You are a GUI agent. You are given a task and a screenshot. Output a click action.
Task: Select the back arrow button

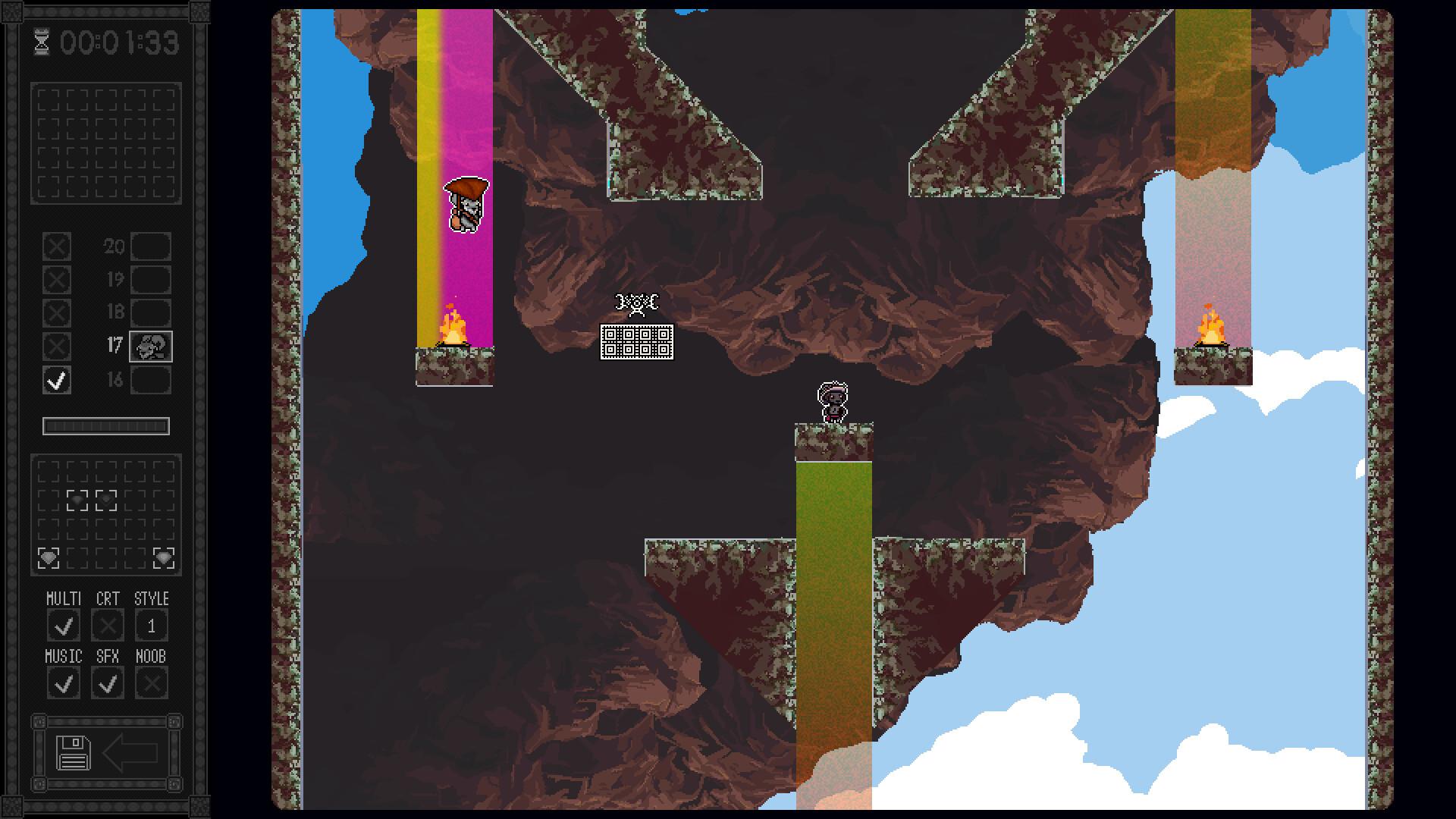130,753
